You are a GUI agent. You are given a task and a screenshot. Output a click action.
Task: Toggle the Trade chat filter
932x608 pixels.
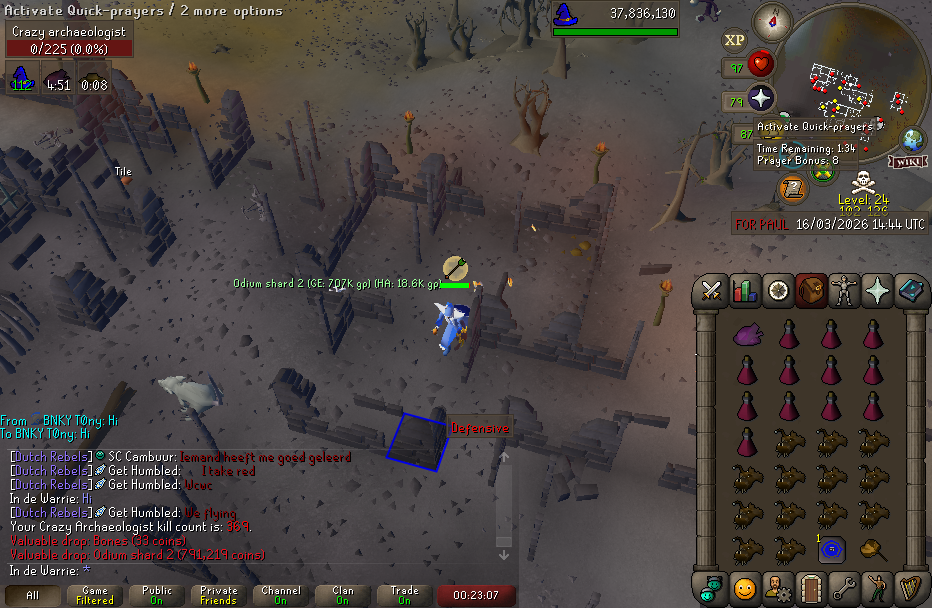(x=404, y=596)
